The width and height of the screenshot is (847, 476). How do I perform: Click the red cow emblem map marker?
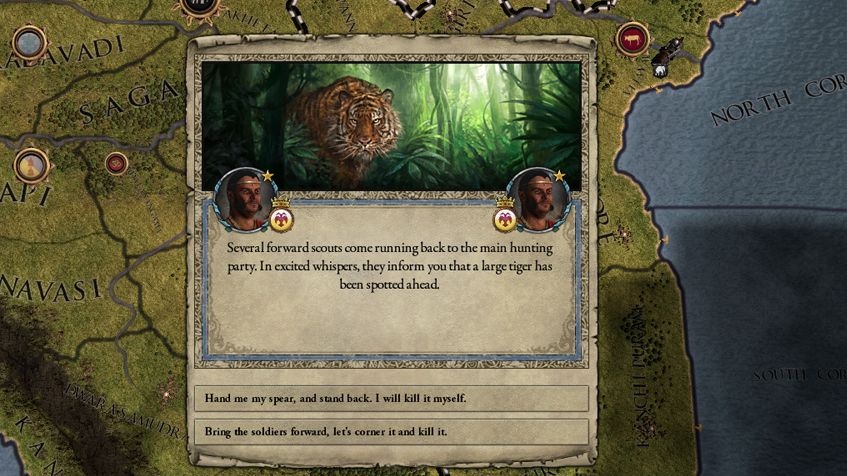pos(632,40)
